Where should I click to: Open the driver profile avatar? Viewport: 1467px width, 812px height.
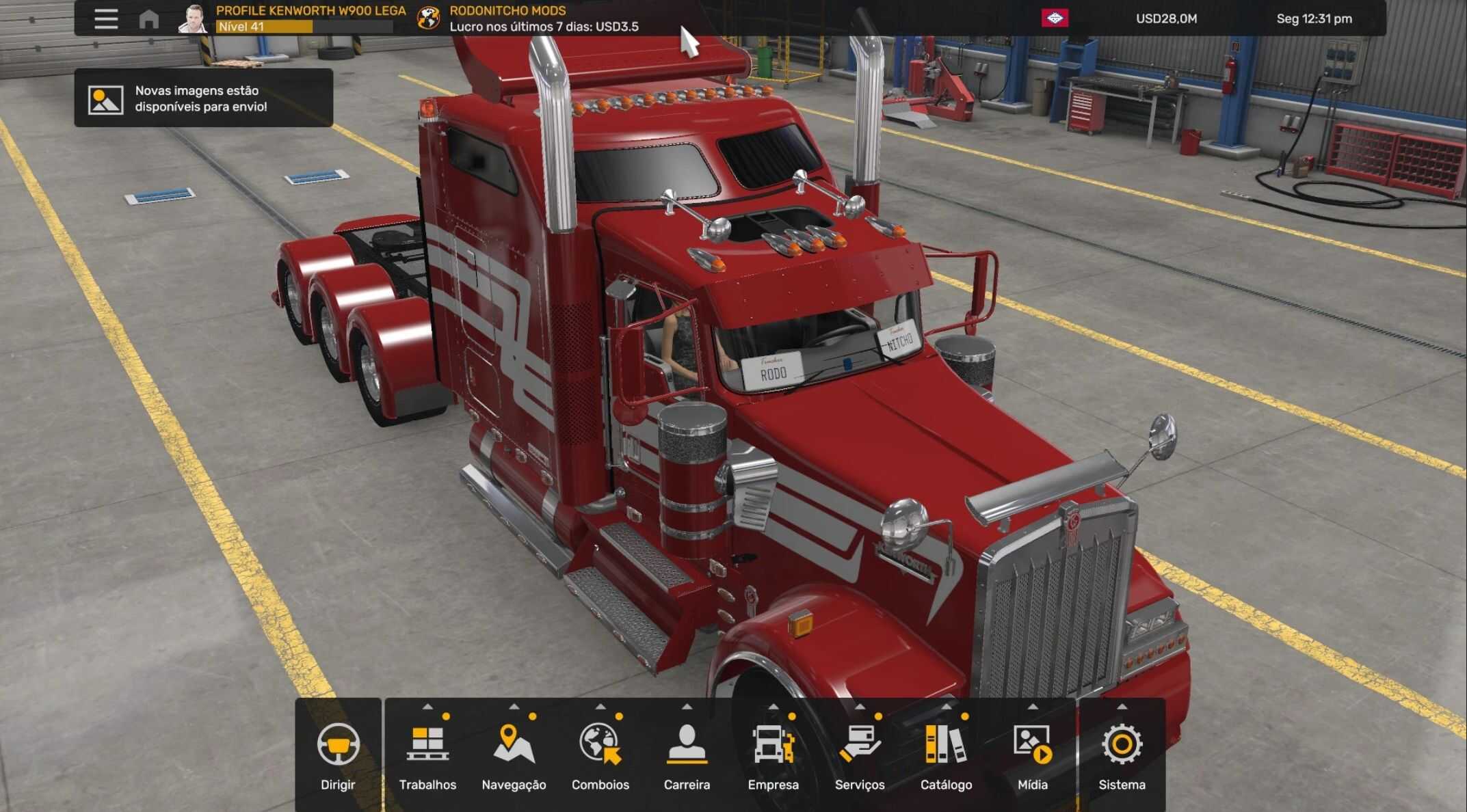coord(194,18)
